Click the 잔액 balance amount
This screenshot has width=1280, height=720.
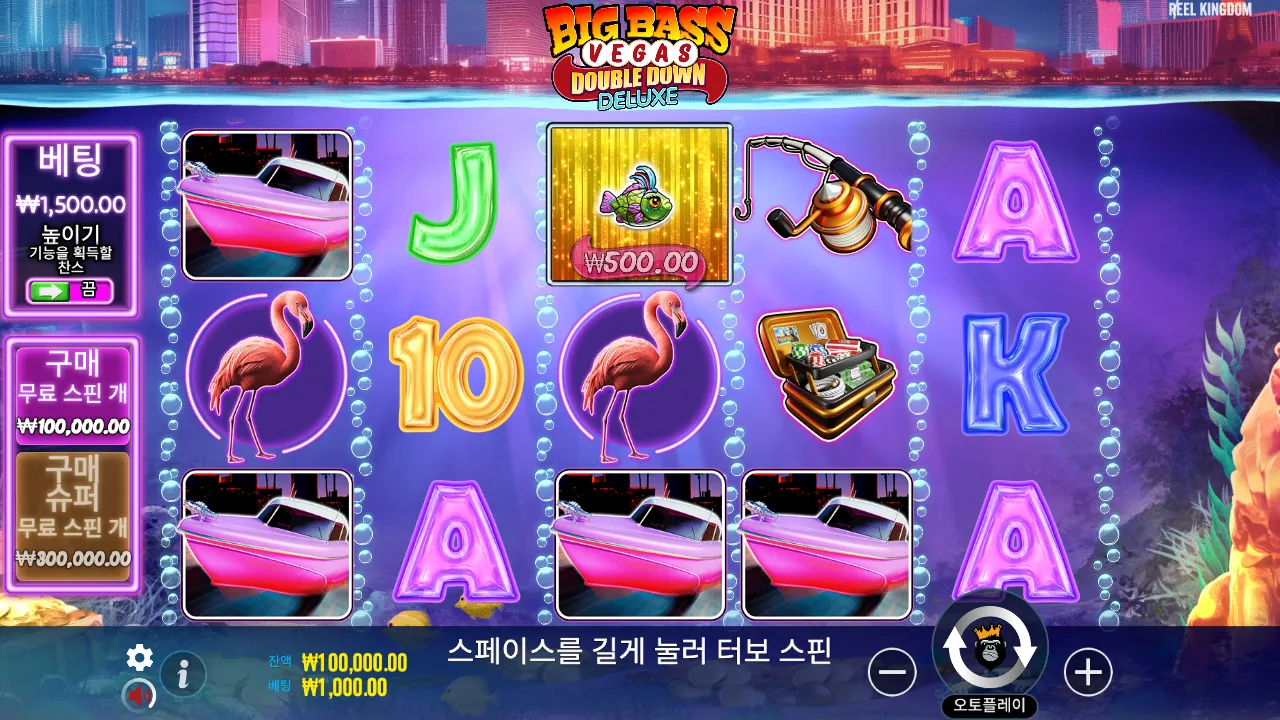[x=355, y=662]
